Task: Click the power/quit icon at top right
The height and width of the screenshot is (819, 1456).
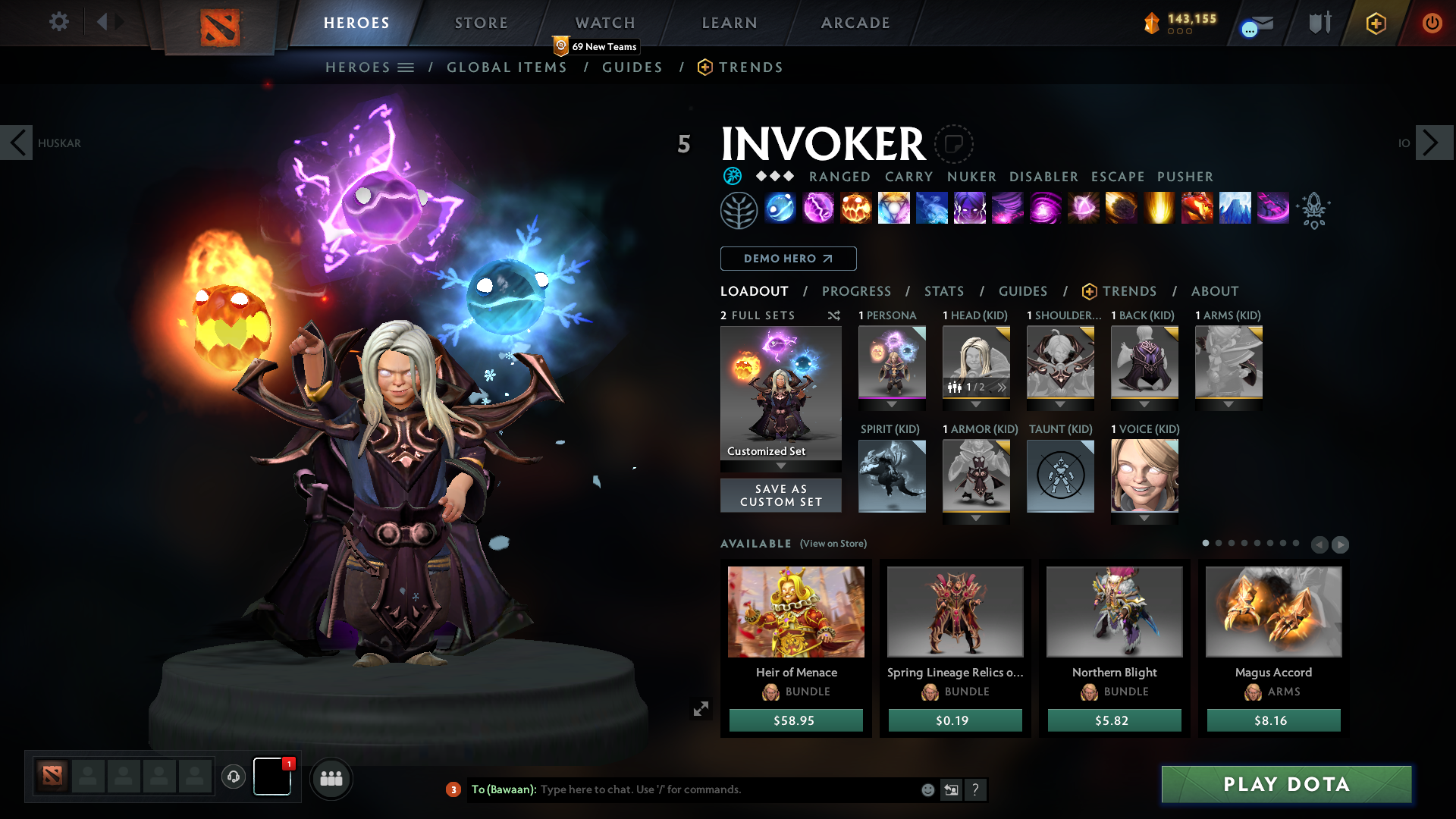Action: [x=1432, y=23]
